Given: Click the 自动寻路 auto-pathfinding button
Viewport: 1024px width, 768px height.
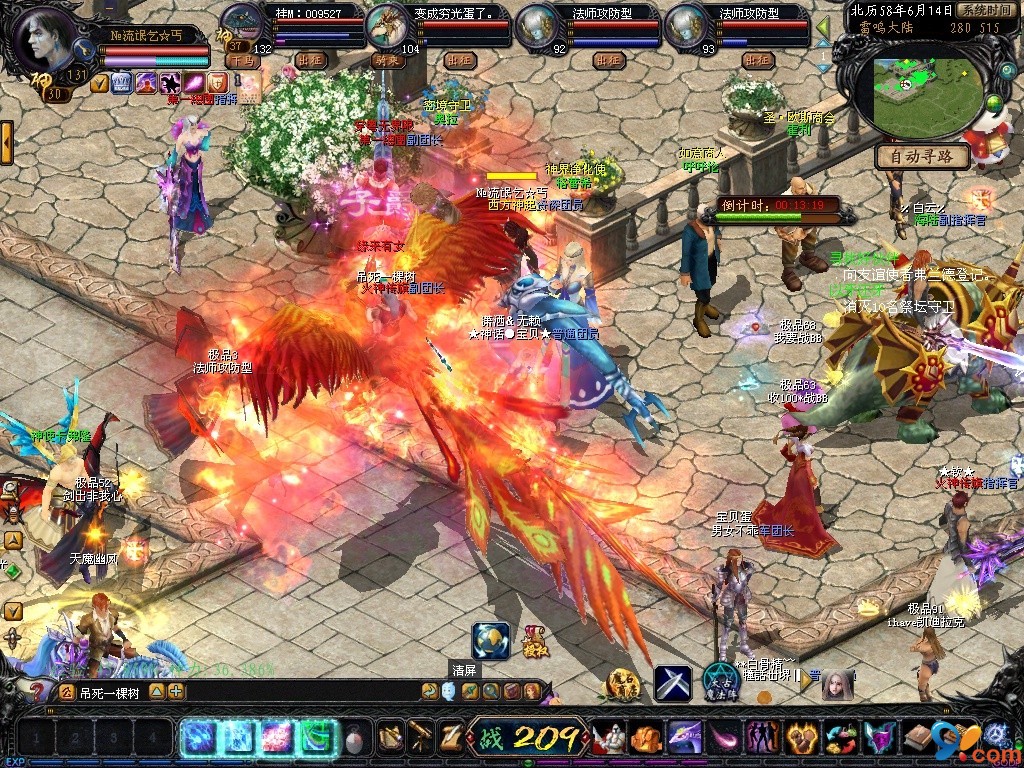Looking at the screenshot, I should click(922, 157).
